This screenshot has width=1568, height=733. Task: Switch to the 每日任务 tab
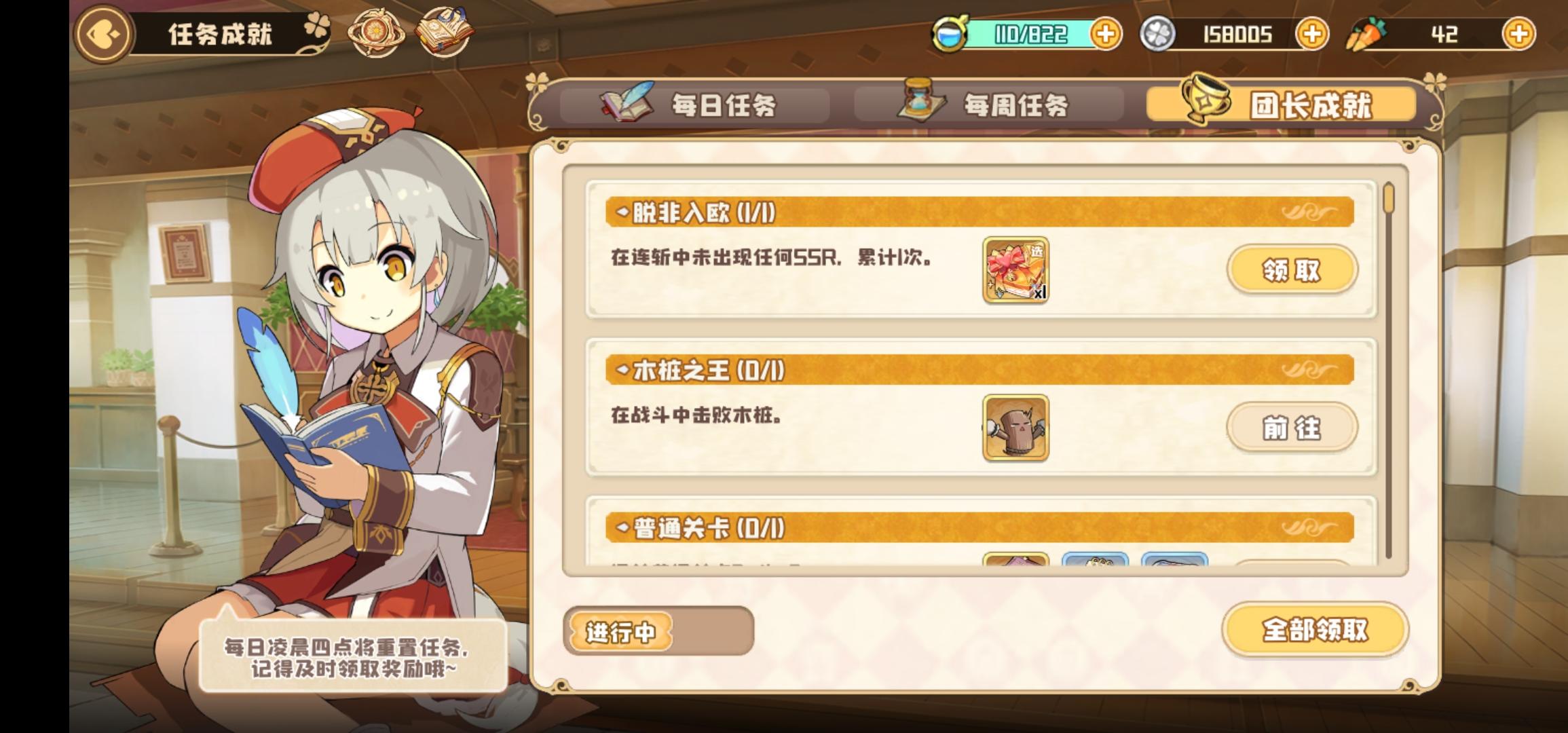pyautogui.click(x=692, y=104)
